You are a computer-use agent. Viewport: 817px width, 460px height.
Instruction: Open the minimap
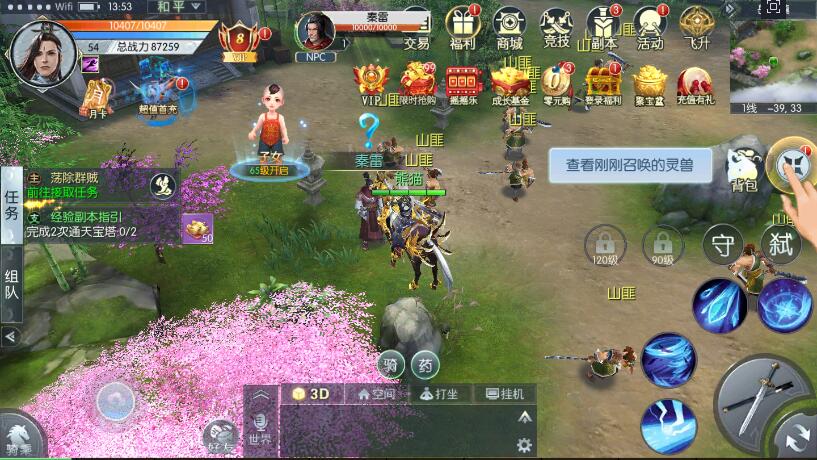tap(772, 62)
